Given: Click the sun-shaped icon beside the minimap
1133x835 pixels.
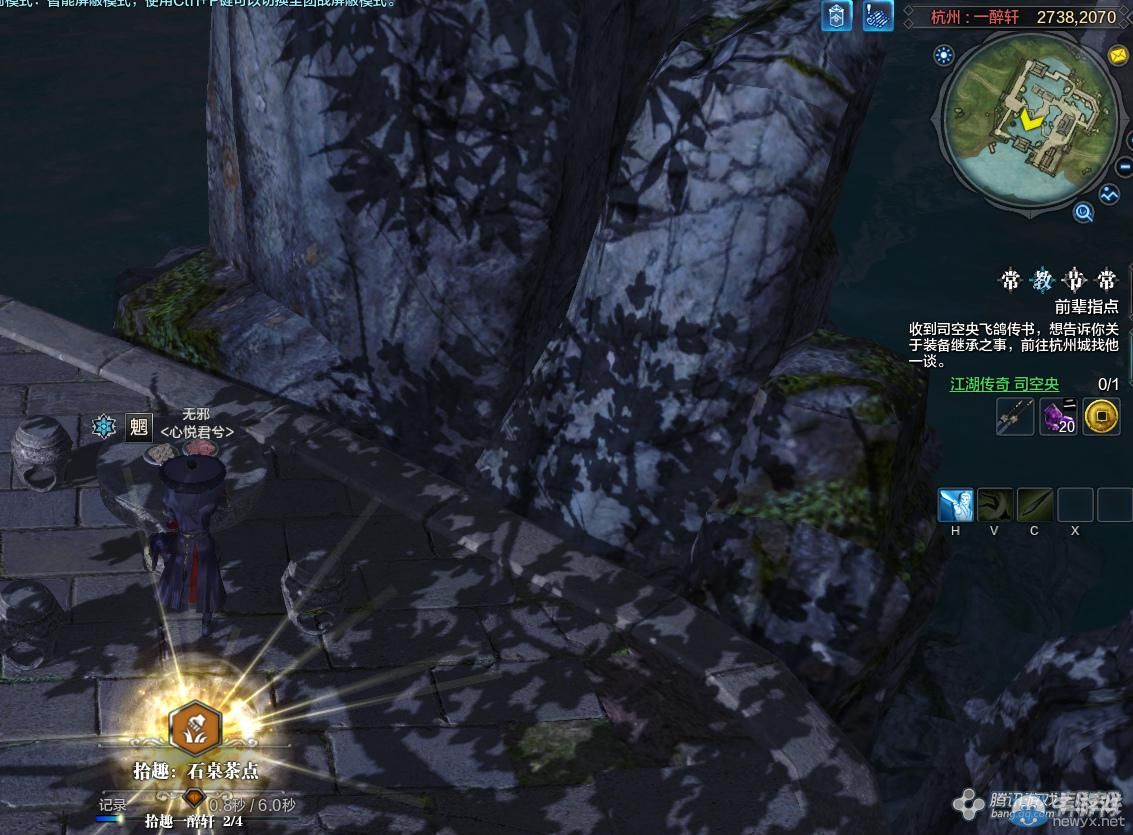Looking at the screenshot, I should click(943, 56).
